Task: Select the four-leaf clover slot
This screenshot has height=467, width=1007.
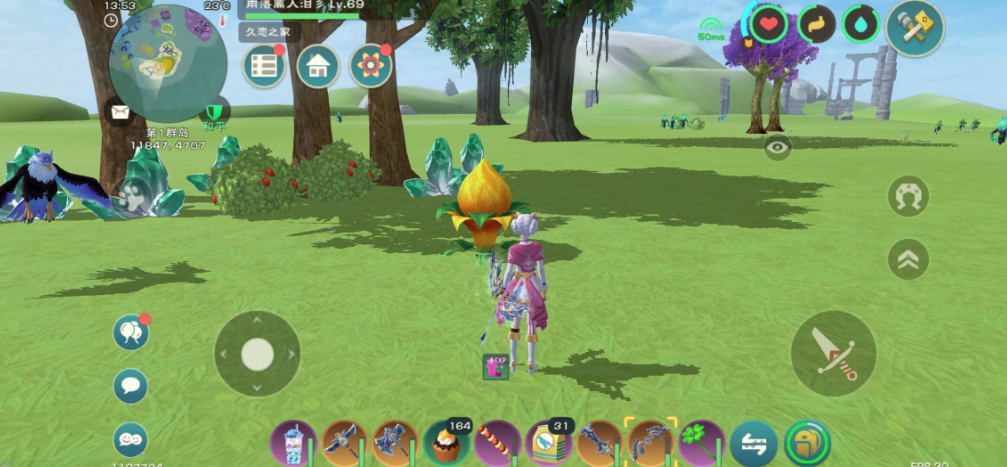Action: 702,442
